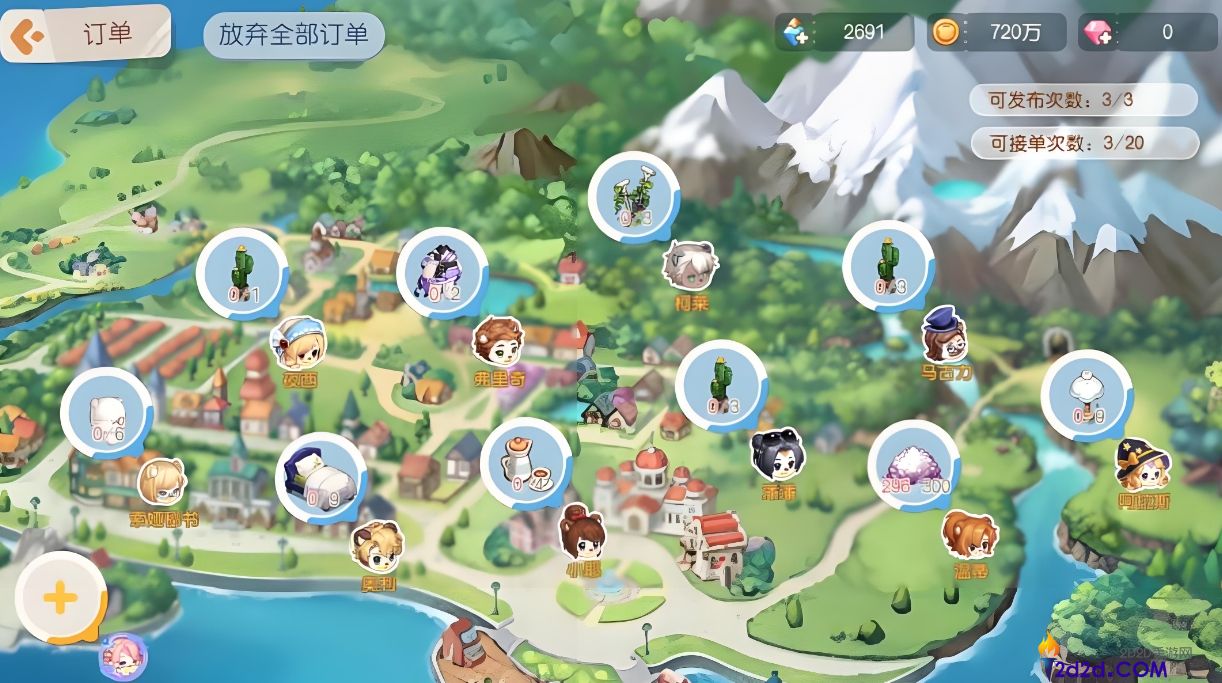This screenshot has height=683, width=1222.
Task: Select the cactus order beside 马古力
Action: pos(888,266)
